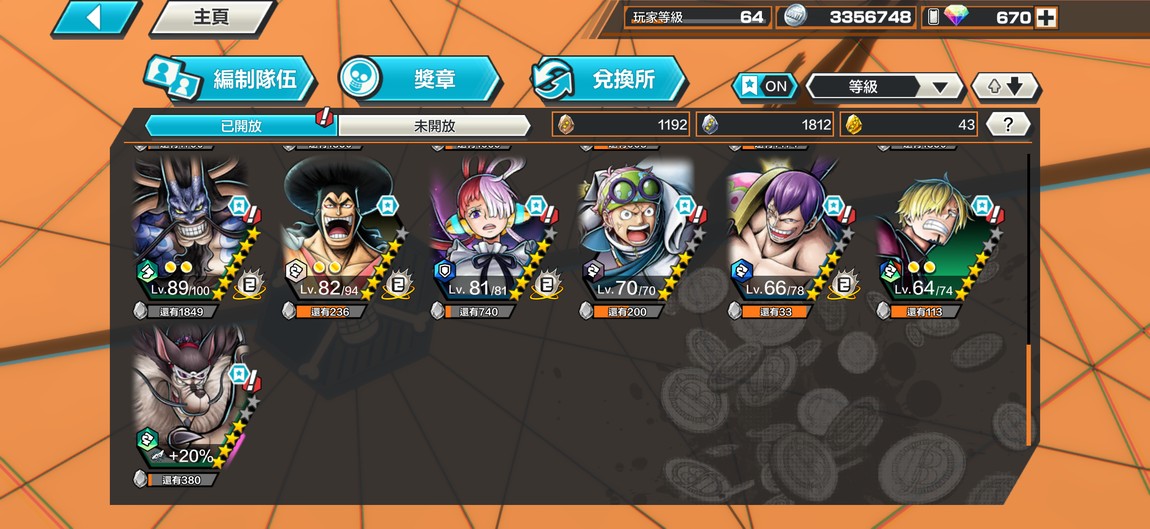Select the Lv.70 goggles character card
Image resolution: width=1150 pixels, height=529 pixels.
coord(637,232)
